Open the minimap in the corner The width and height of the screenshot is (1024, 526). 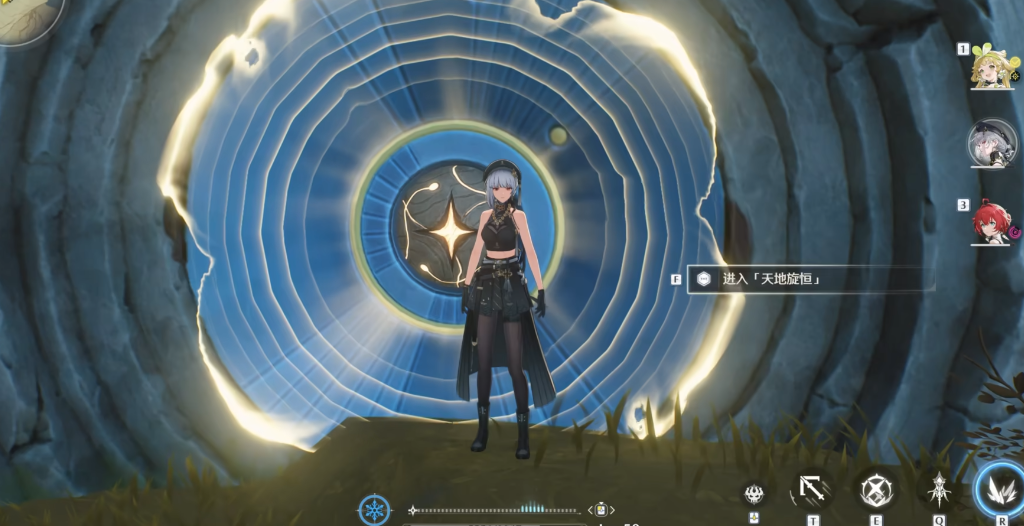[25, 17]
